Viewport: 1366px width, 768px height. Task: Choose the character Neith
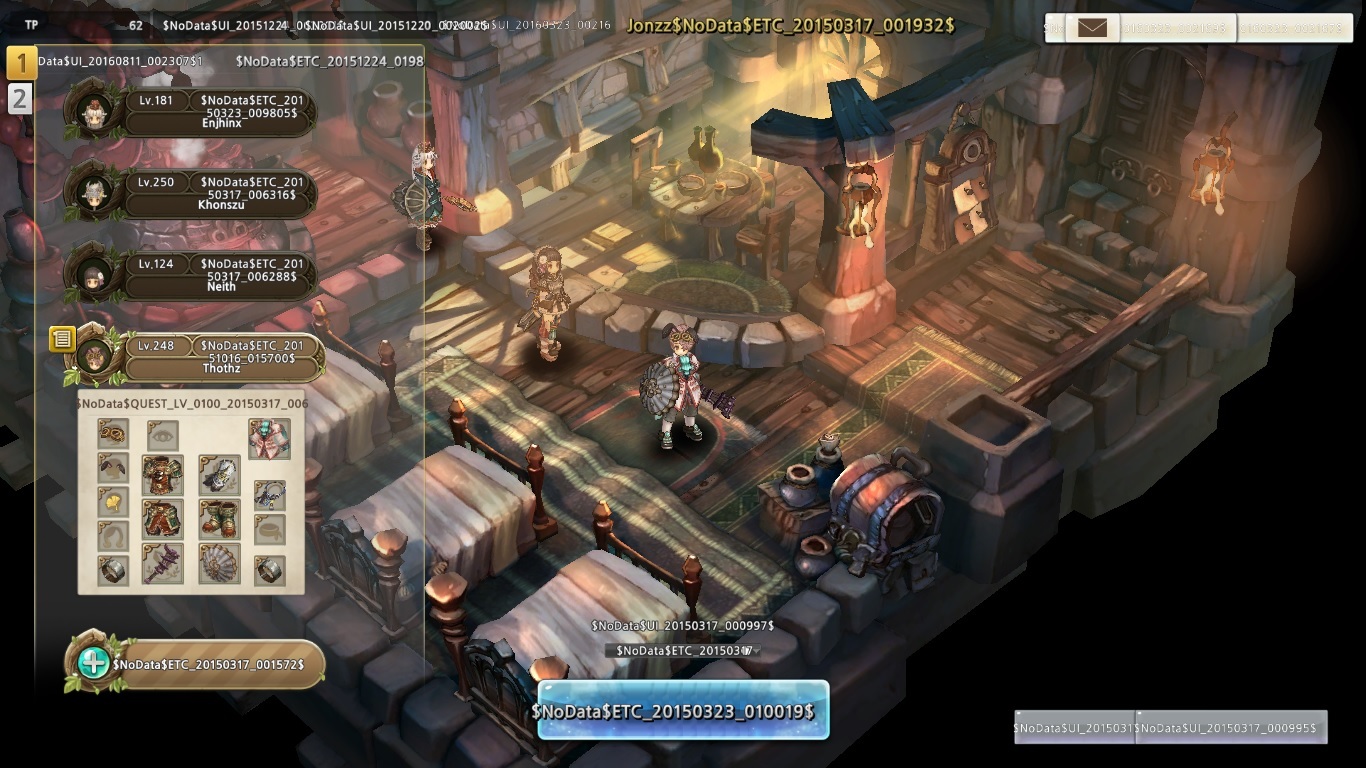[220, 275]
